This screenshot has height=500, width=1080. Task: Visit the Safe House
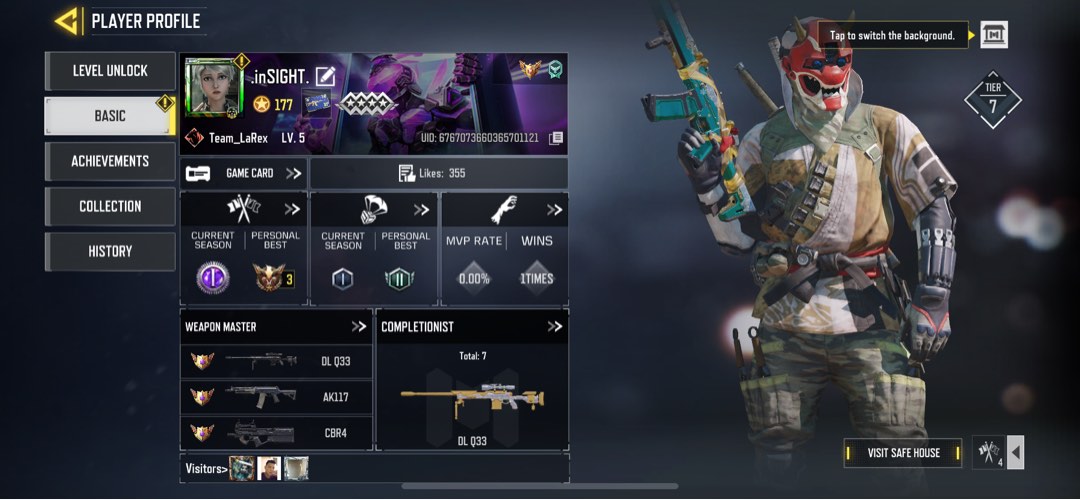903,453
